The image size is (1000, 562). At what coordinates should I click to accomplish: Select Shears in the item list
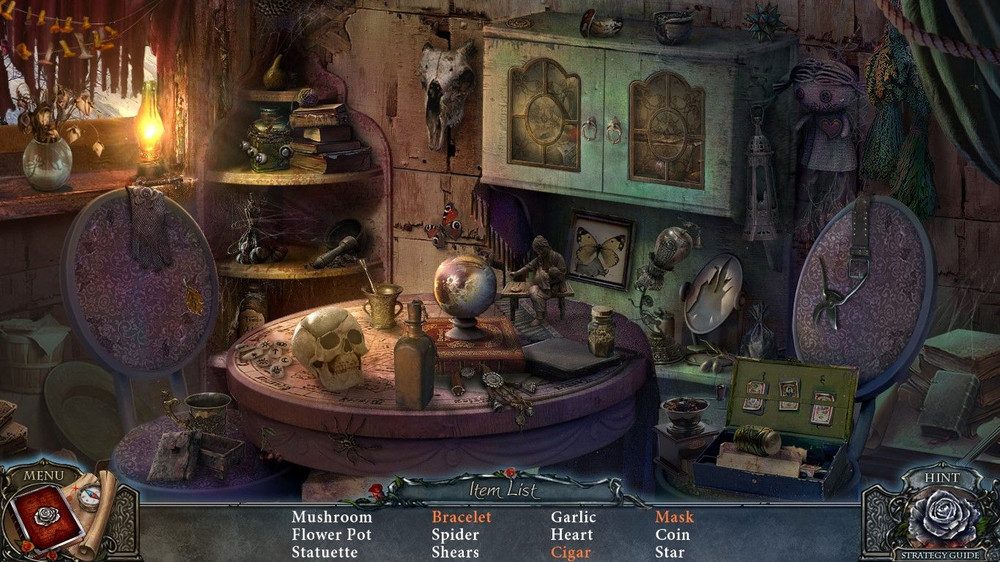(455, 552)
